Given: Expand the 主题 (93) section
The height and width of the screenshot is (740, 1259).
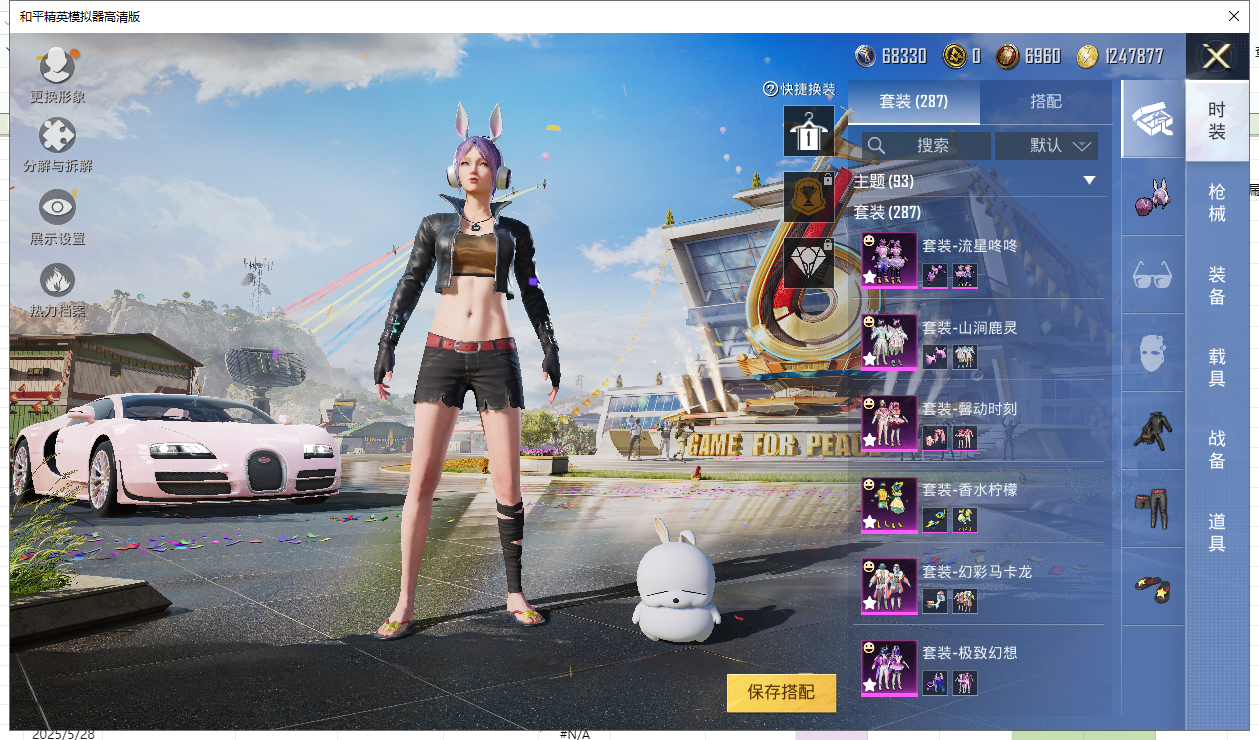Looking at the screenshot, I should (1089, 181).
